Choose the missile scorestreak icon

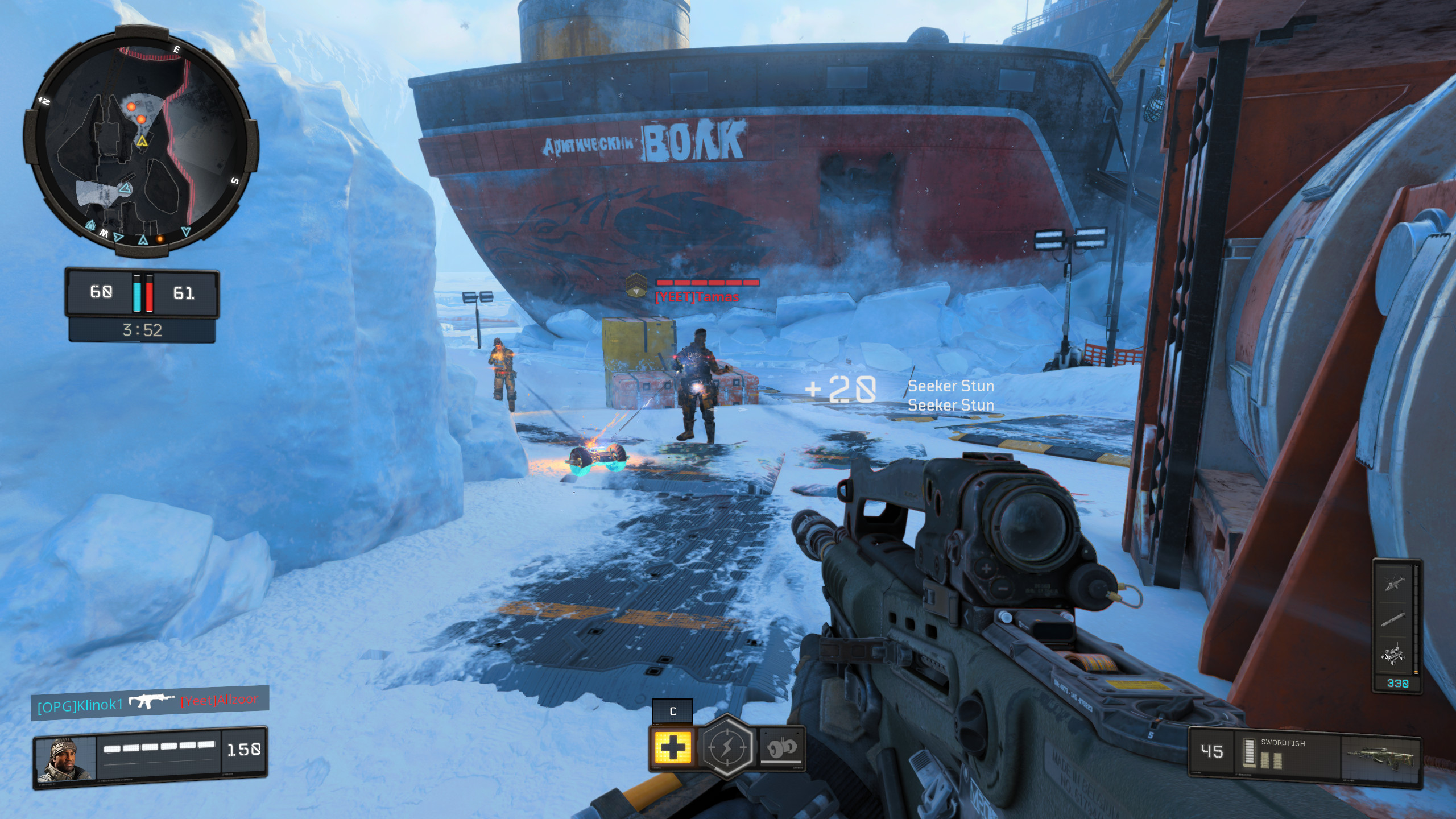[1393, 619]
